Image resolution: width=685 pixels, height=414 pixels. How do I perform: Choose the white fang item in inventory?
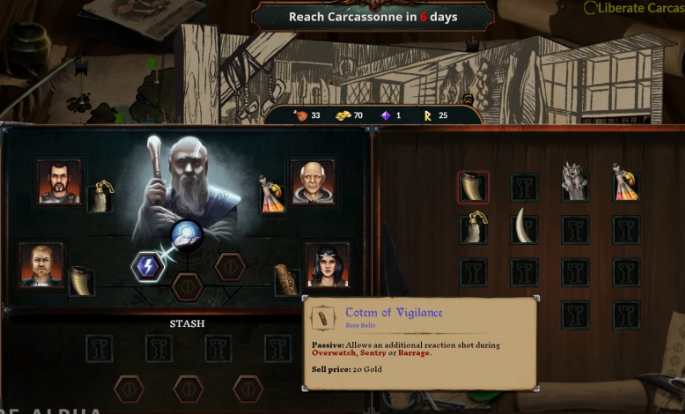524,228
